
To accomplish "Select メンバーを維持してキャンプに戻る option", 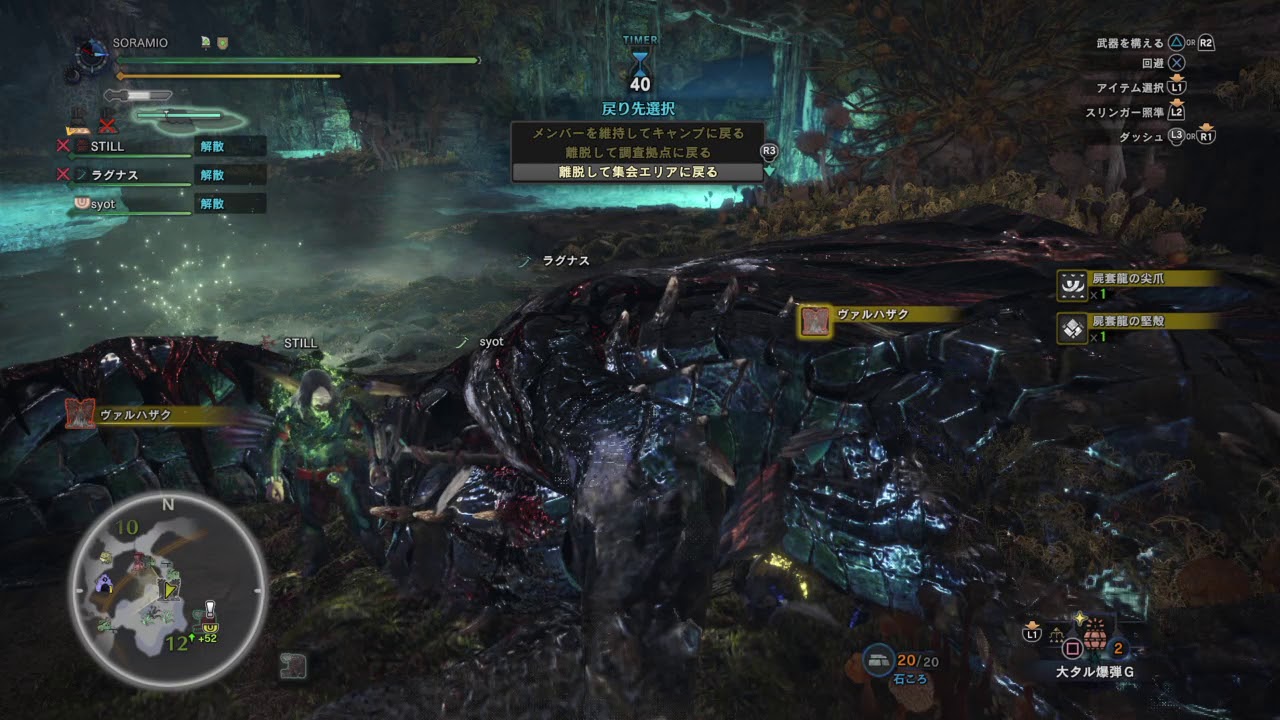I will [637, 133].
